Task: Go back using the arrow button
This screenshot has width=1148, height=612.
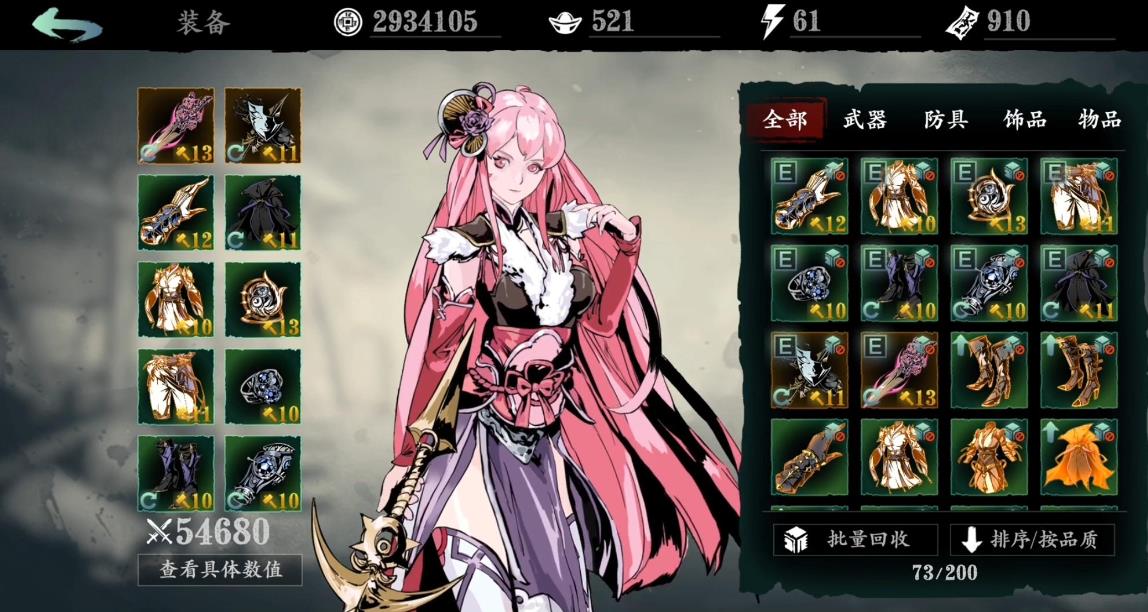Action: click(67, 23)
